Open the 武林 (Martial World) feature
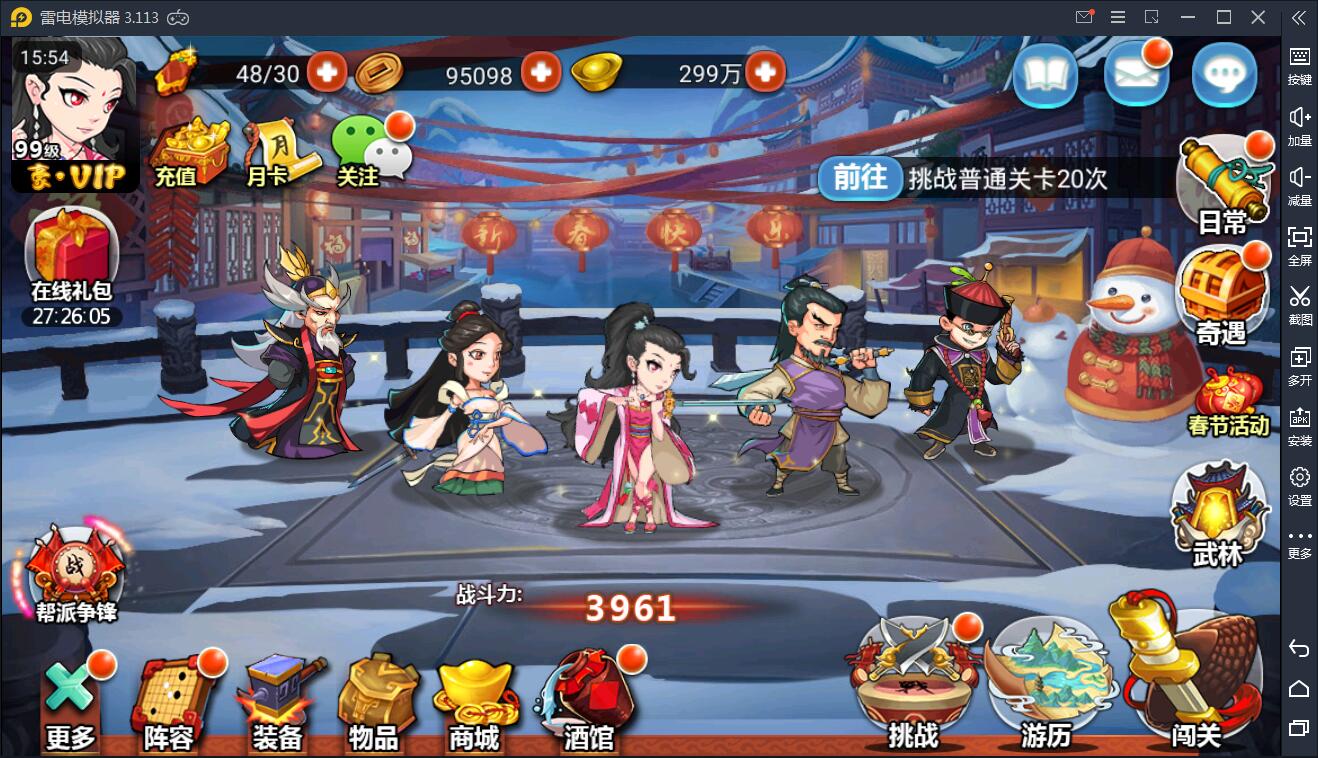This screenshot has width=1318, height=758. (x=1218, y=505)
